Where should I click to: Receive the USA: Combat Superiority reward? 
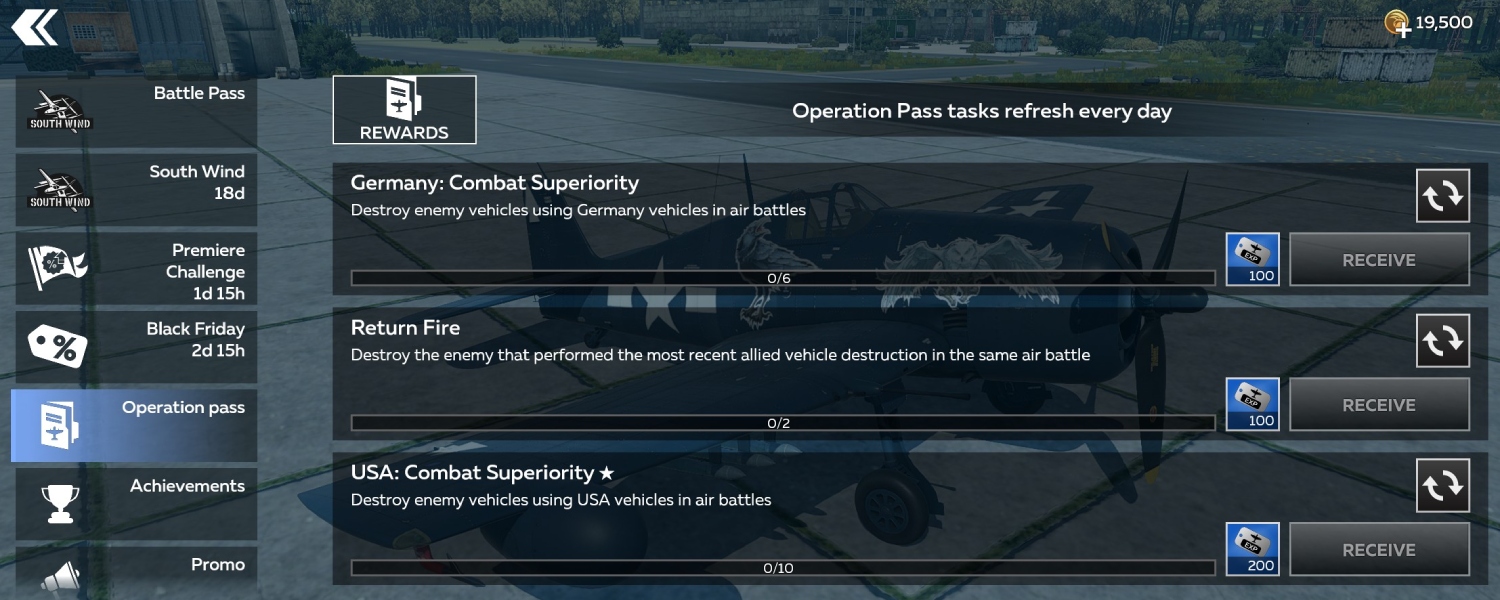pos(1378,550)
